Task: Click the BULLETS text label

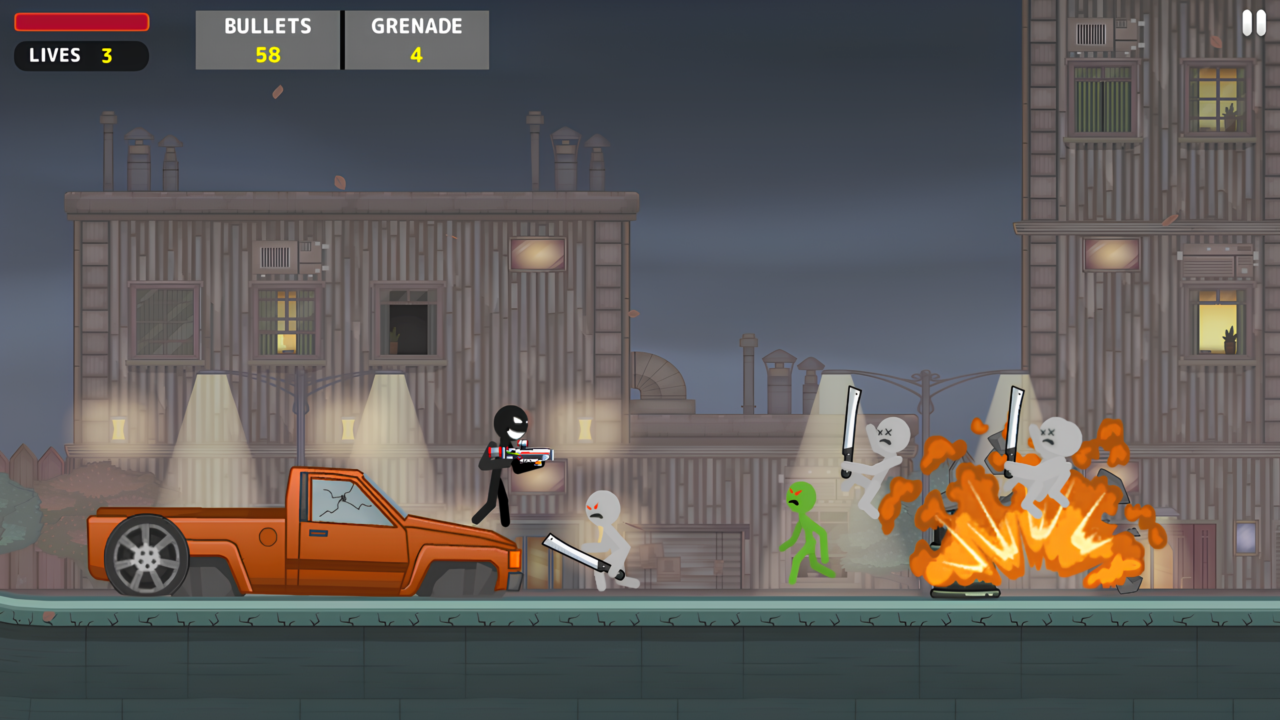Action: coord(267,26)
